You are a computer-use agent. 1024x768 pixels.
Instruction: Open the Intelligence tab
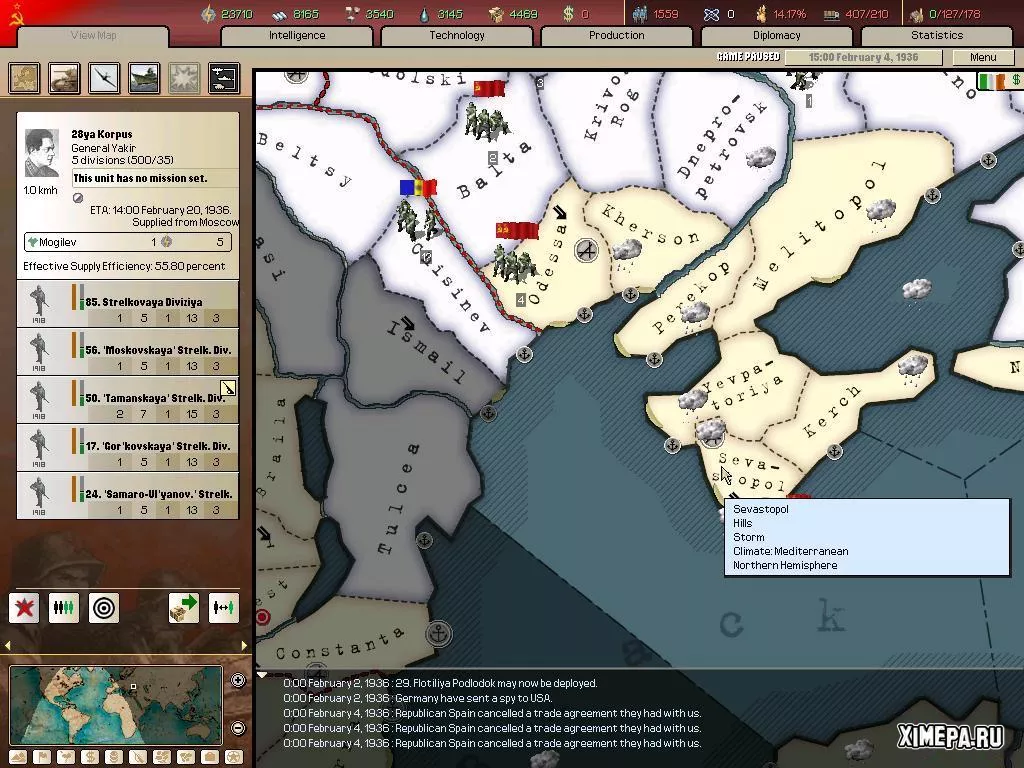point(297,35)
